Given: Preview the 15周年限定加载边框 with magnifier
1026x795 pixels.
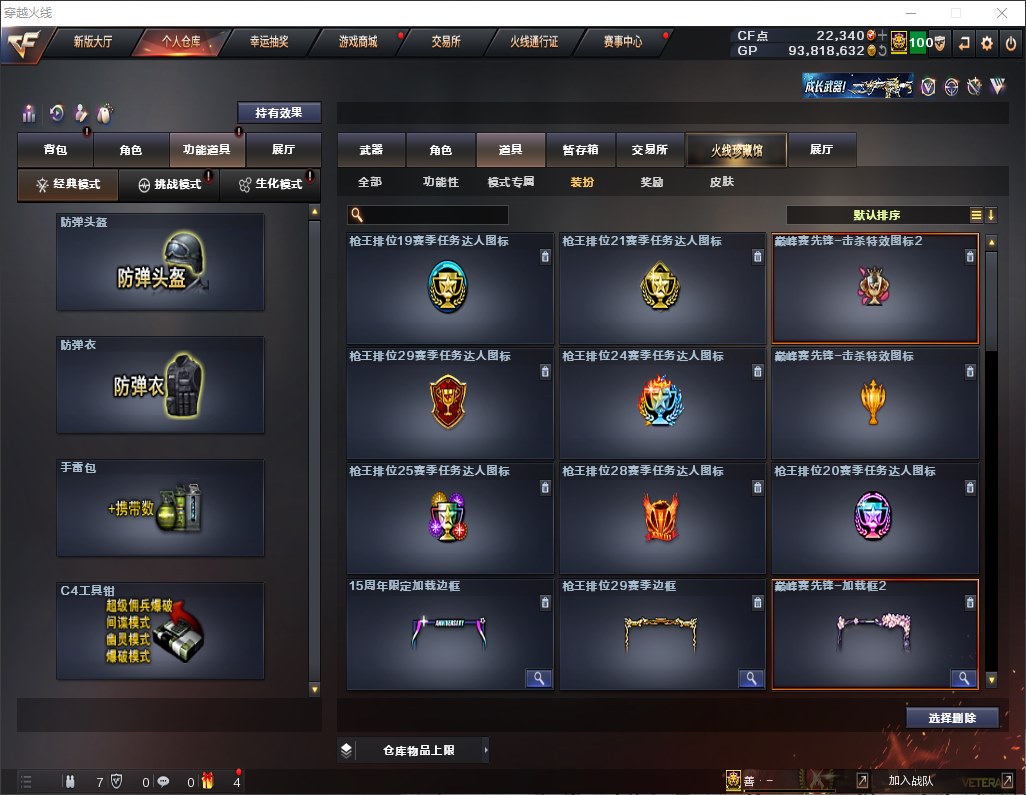Looking at the screenshot, I should click(x=539, y=678).
